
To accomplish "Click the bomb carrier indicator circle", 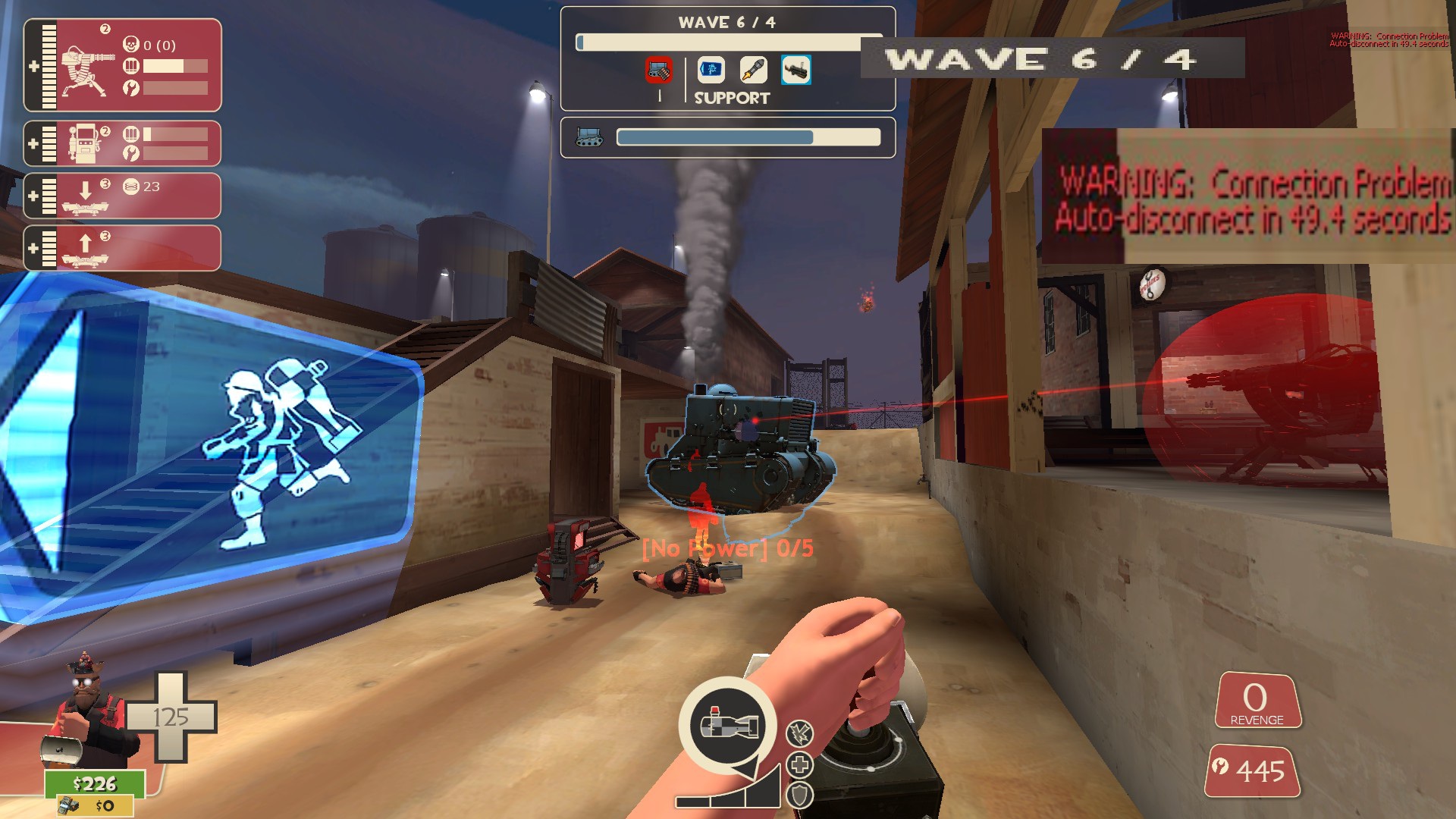I will pyautogui.click(x=727, y=724).
